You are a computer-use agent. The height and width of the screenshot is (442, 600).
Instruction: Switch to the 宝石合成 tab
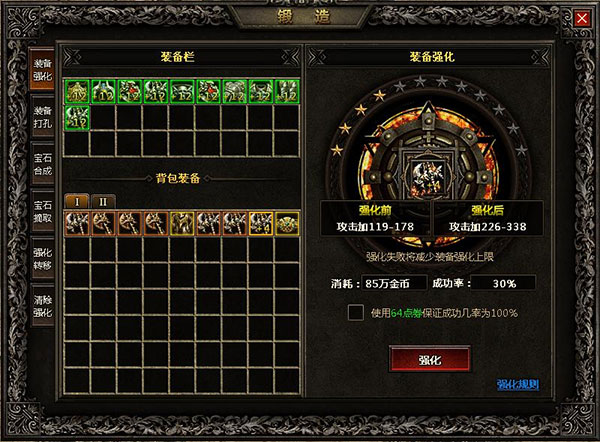click(x=43, y=164)
